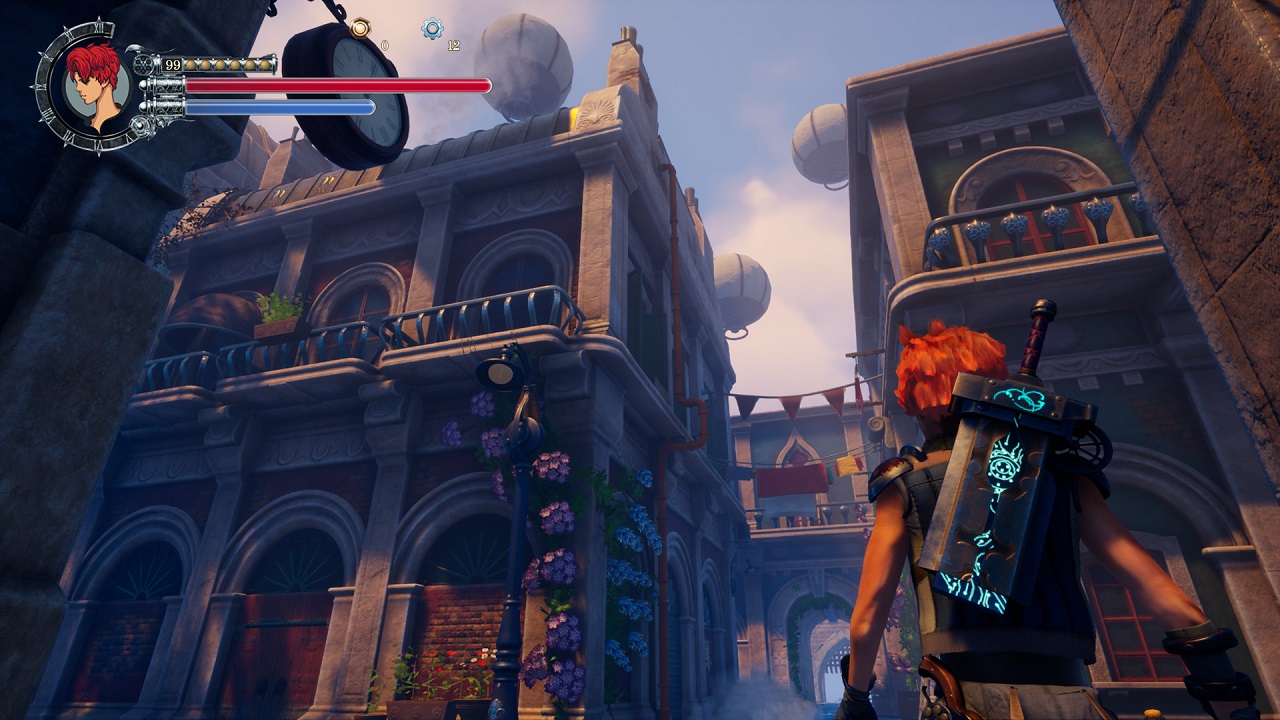The image size is (1280, 720).
Task: Click the blue gear currency icon
Action: [432, 28]
